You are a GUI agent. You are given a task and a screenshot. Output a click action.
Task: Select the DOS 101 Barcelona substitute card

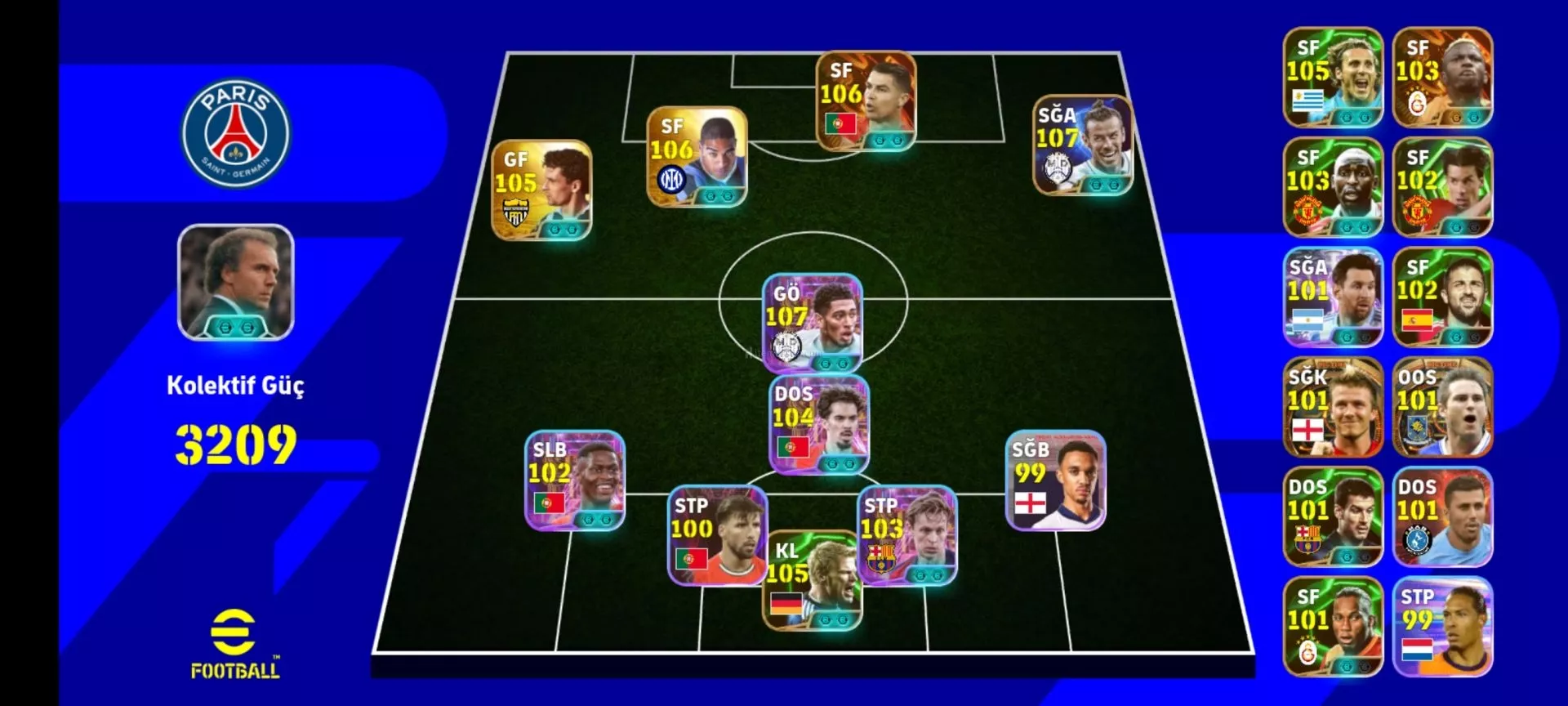tap(1333, 516)
